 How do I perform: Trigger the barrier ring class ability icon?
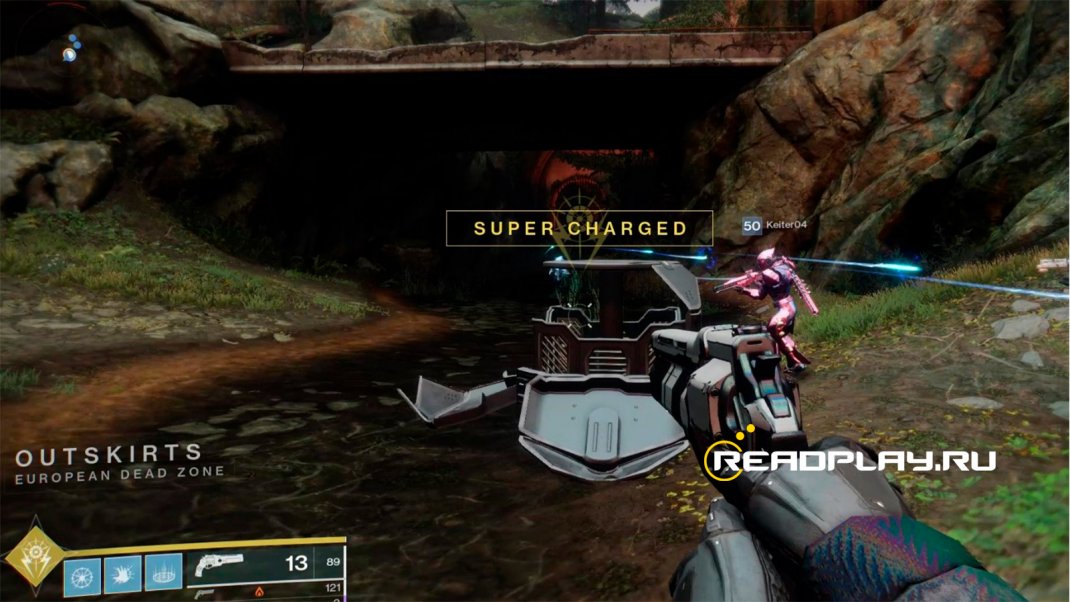click(163, 576)
